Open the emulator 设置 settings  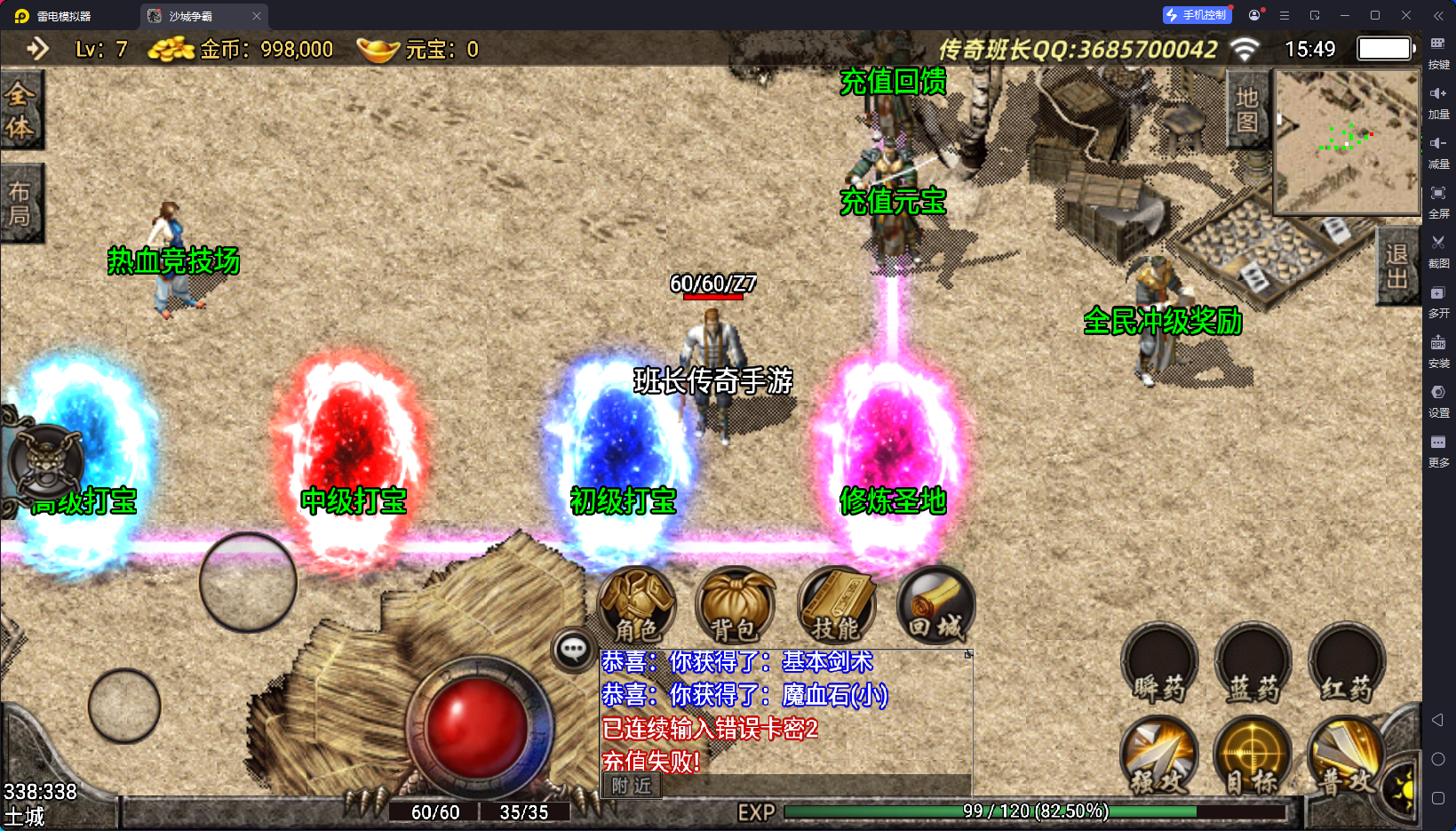tap(1438, 399)
